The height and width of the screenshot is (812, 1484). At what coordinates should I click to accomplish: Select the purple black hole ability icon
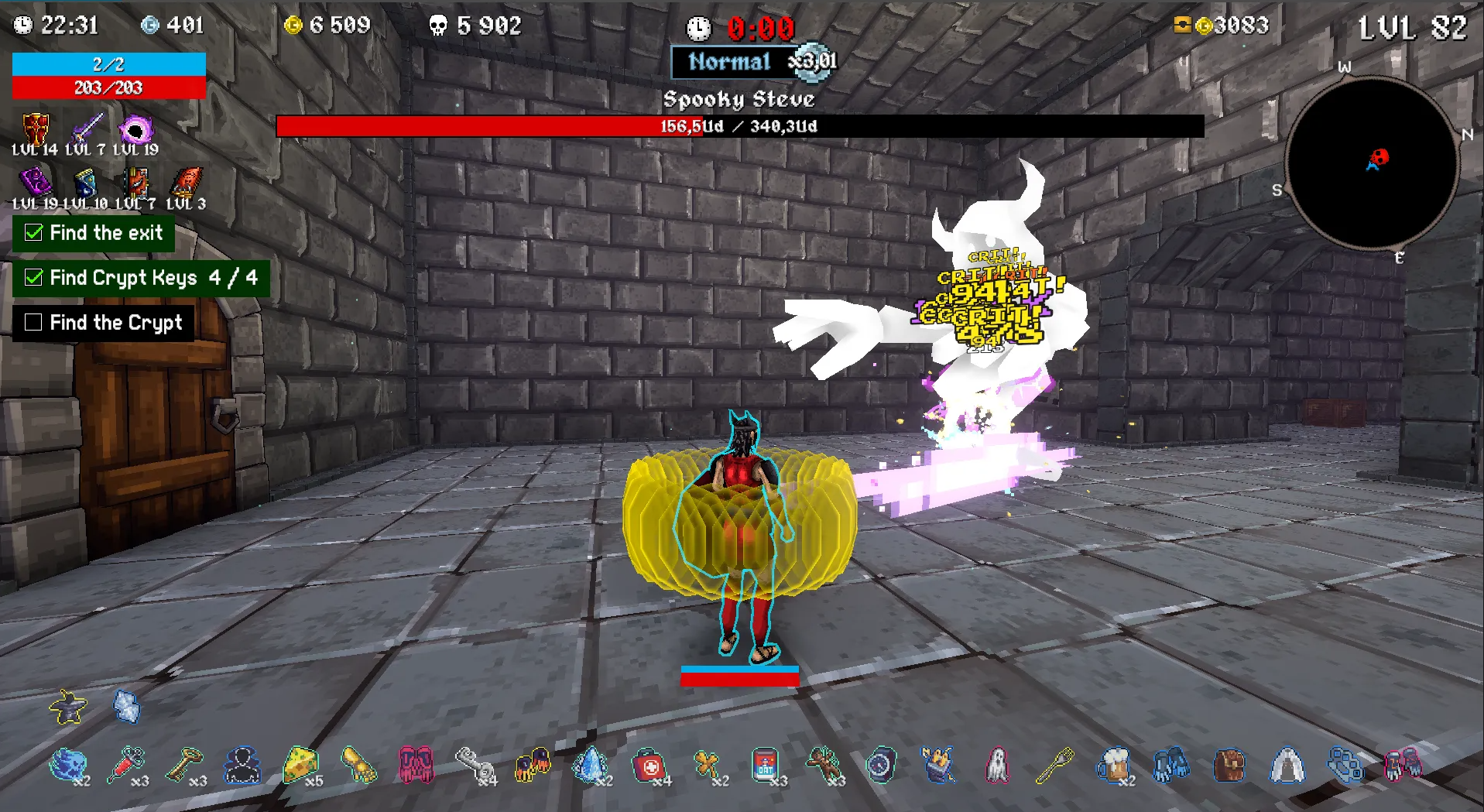click(135, 128)
